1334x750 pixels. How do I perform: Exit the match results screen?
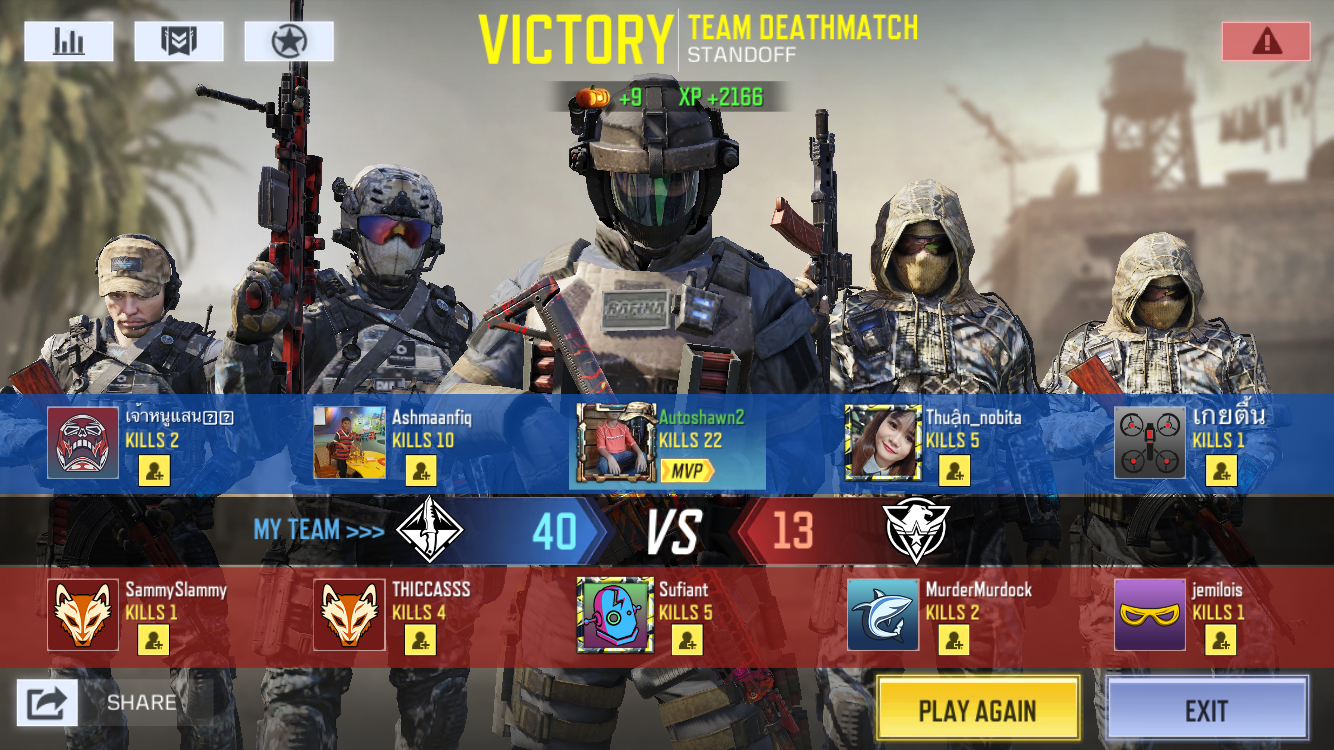[x=1207, y=710]
